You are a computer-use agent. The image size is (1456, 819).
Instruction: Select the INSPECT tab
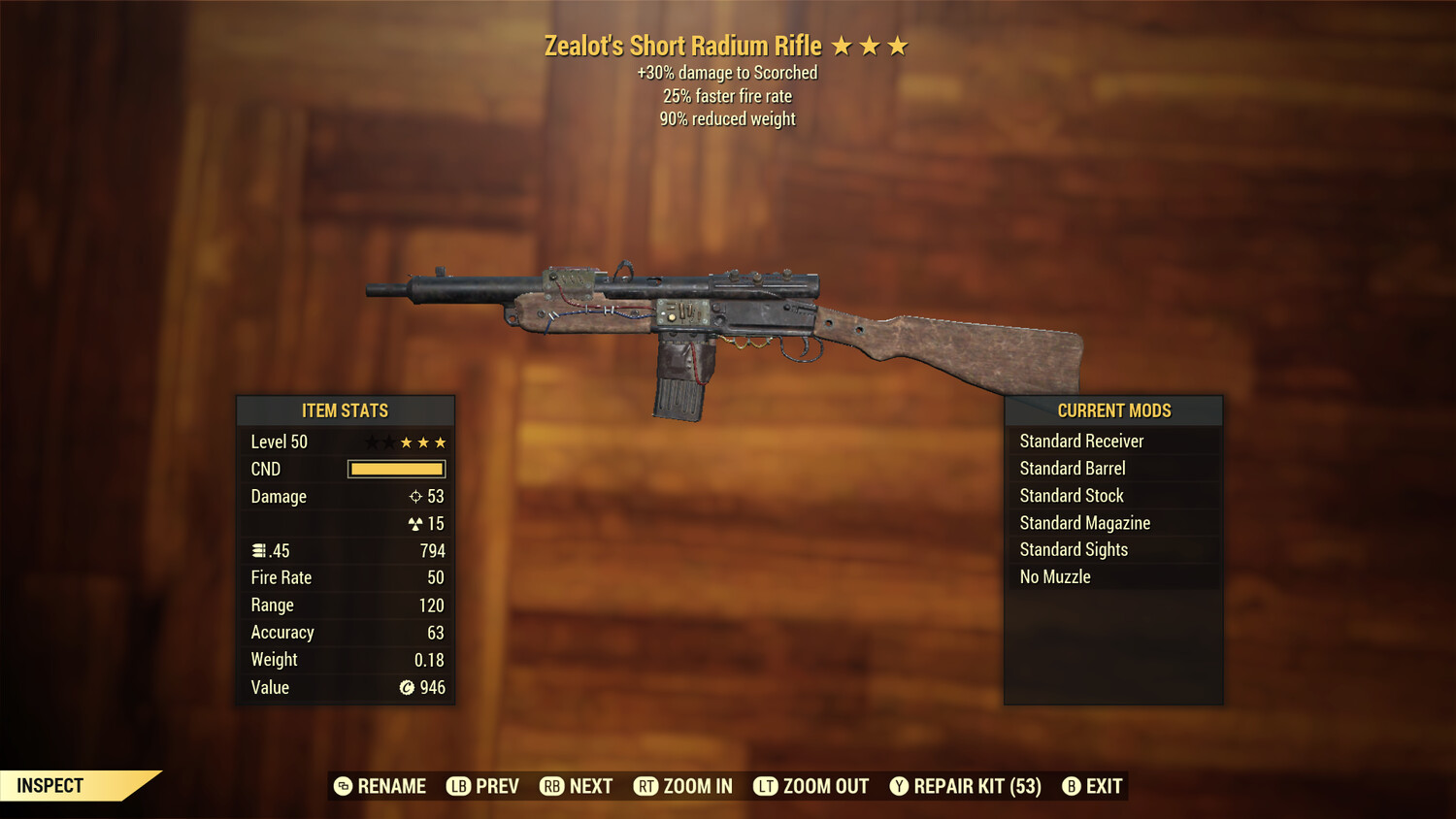50,785
